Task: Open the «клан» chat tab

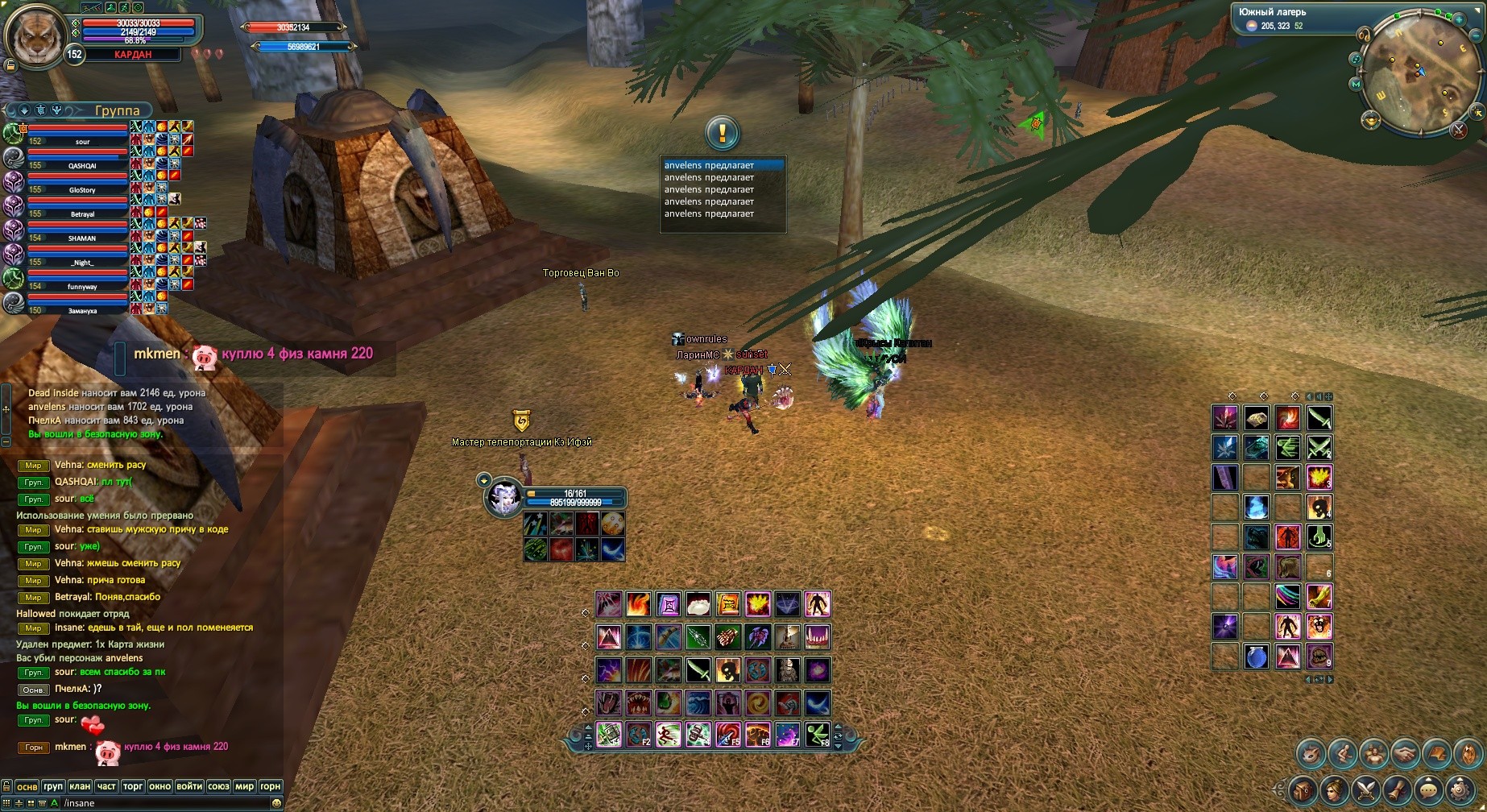Action: (80, 786)
